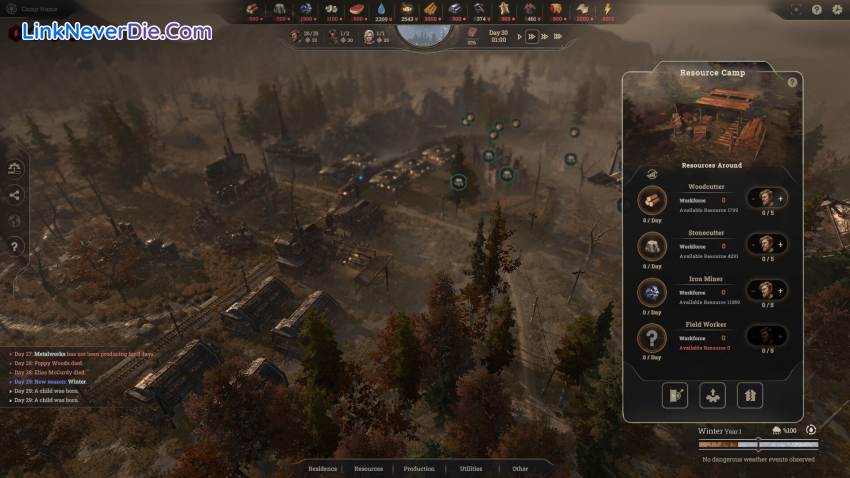The image size is (850, 478).
Task: Click the Field Worker question mark icon
Action: click(x=652, y=337)
